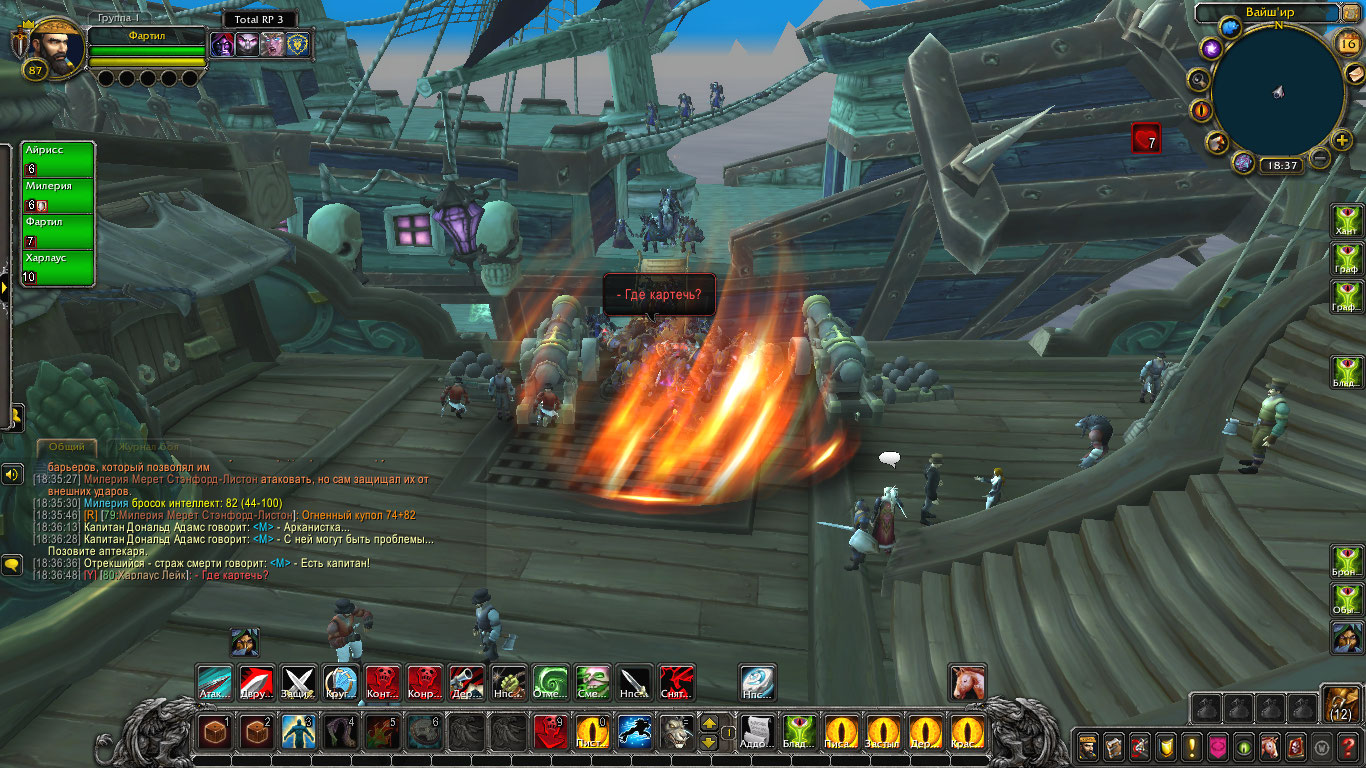The image size is (1366, 768).
Task: Activate the Атака pet attack ability
Action: pyautogui.click(x=214, y=682)
